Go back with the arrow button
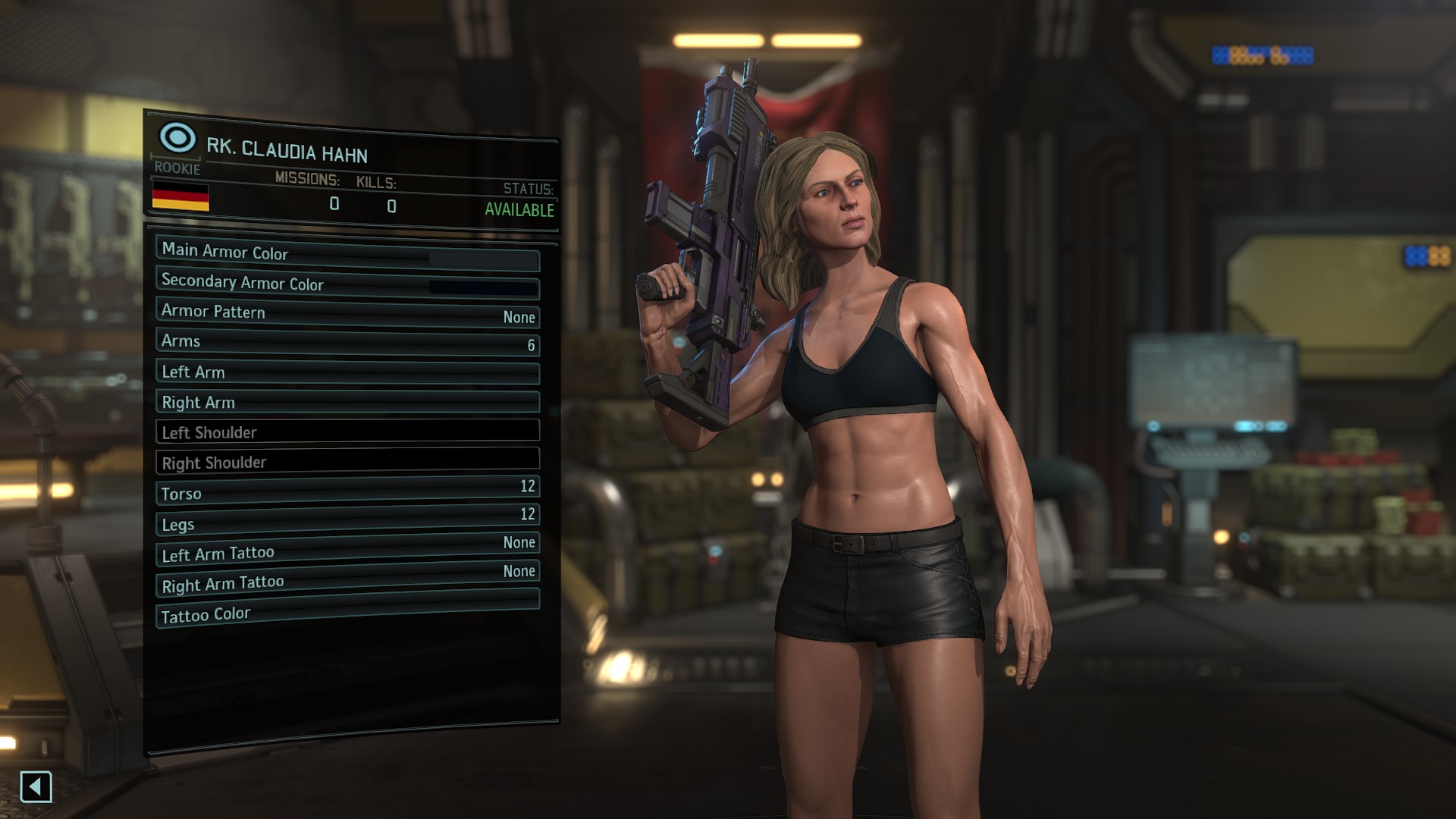 click(36, 787)
